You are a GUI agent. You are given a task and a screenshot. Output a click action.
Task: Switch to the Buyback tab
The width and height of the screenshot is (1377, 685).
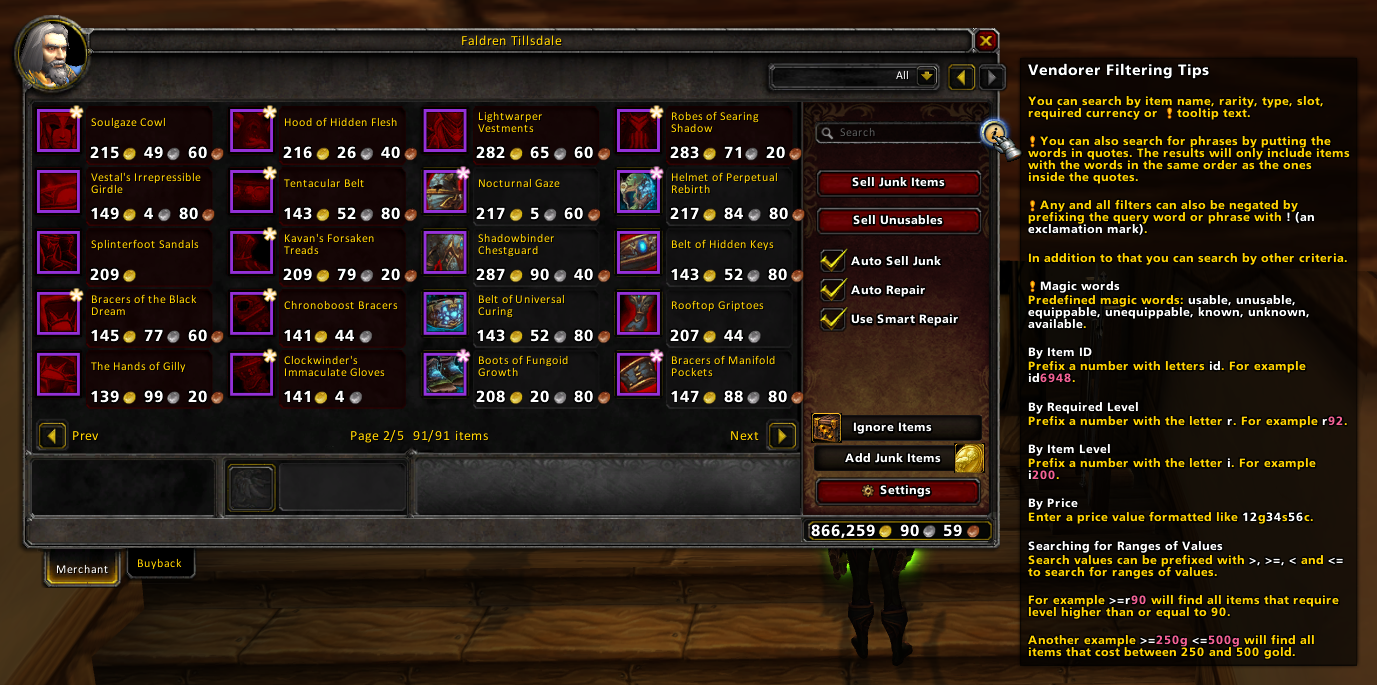click(159, 564)
